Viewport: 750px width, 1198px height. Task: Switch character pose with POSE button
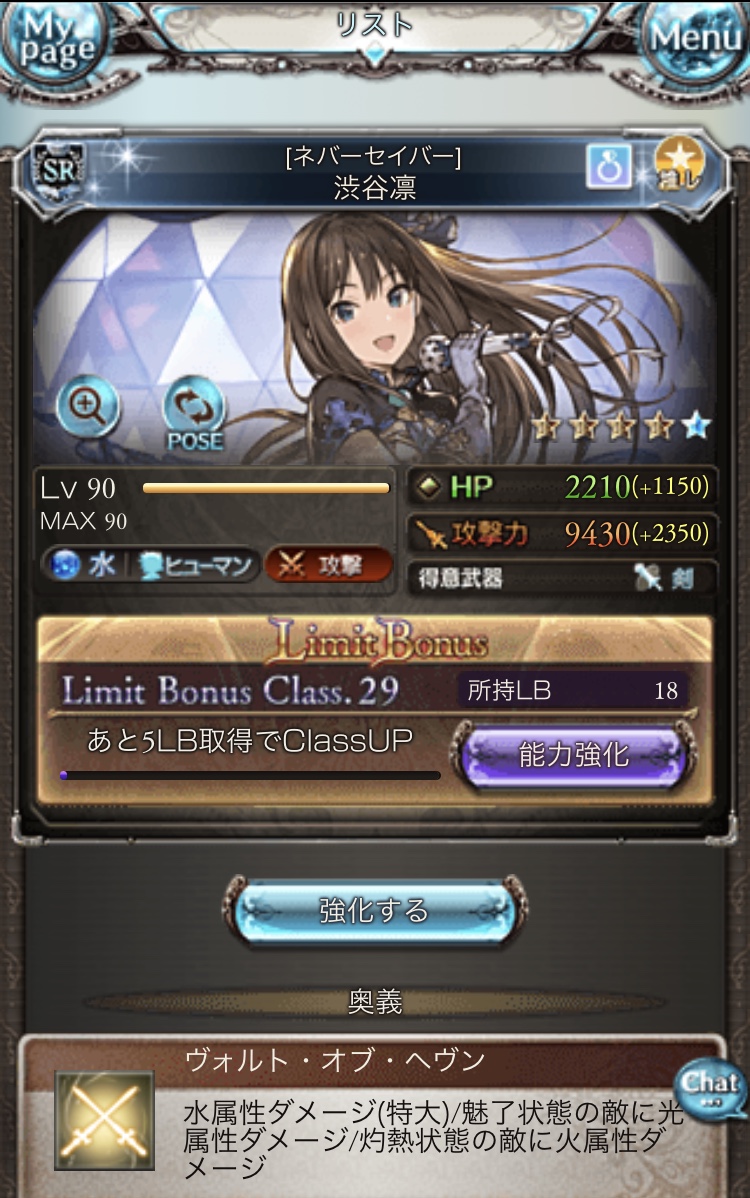(194, 412)
